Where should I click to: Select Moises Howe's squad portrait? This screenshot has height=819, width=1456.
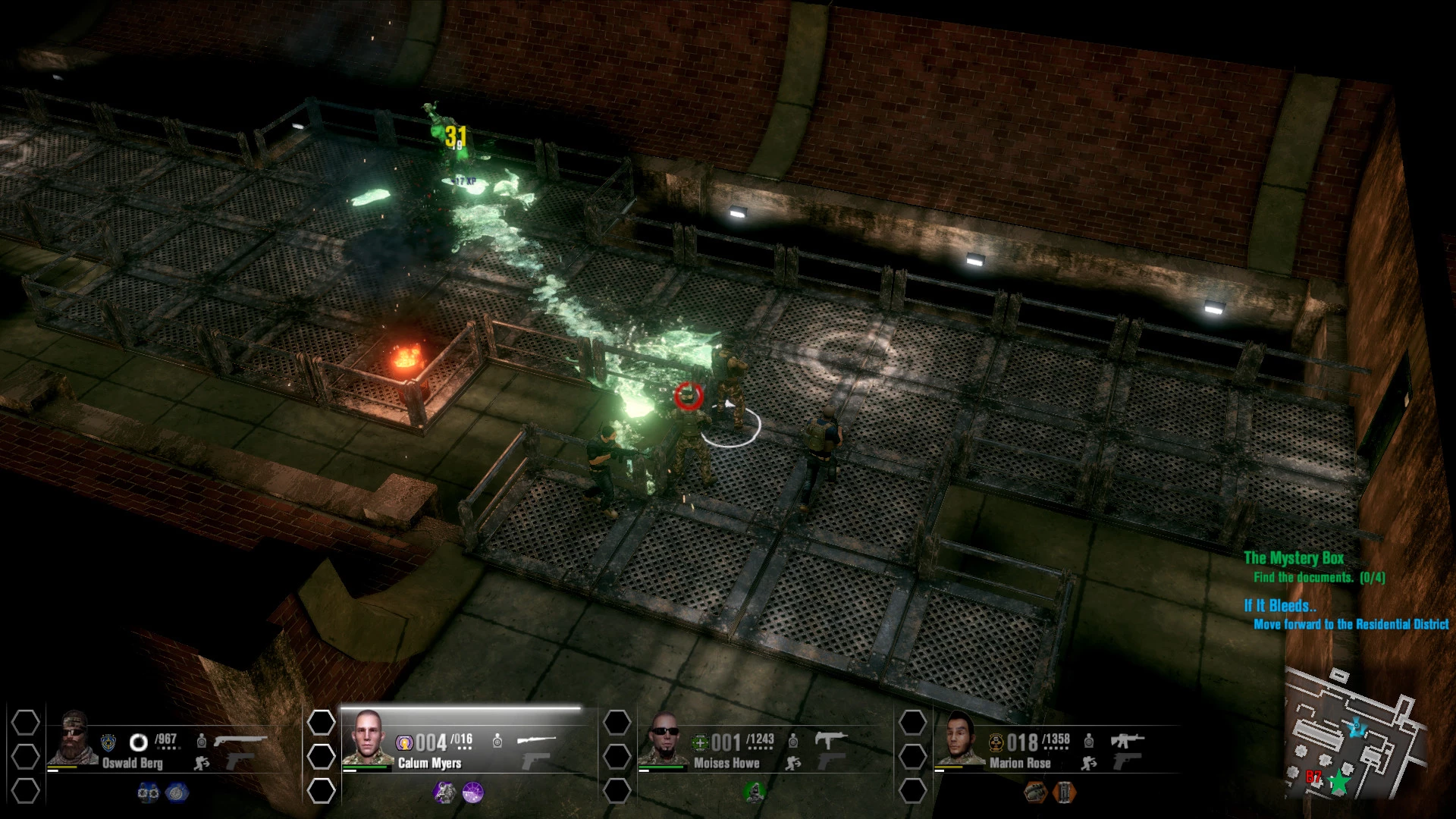point(664,738)
